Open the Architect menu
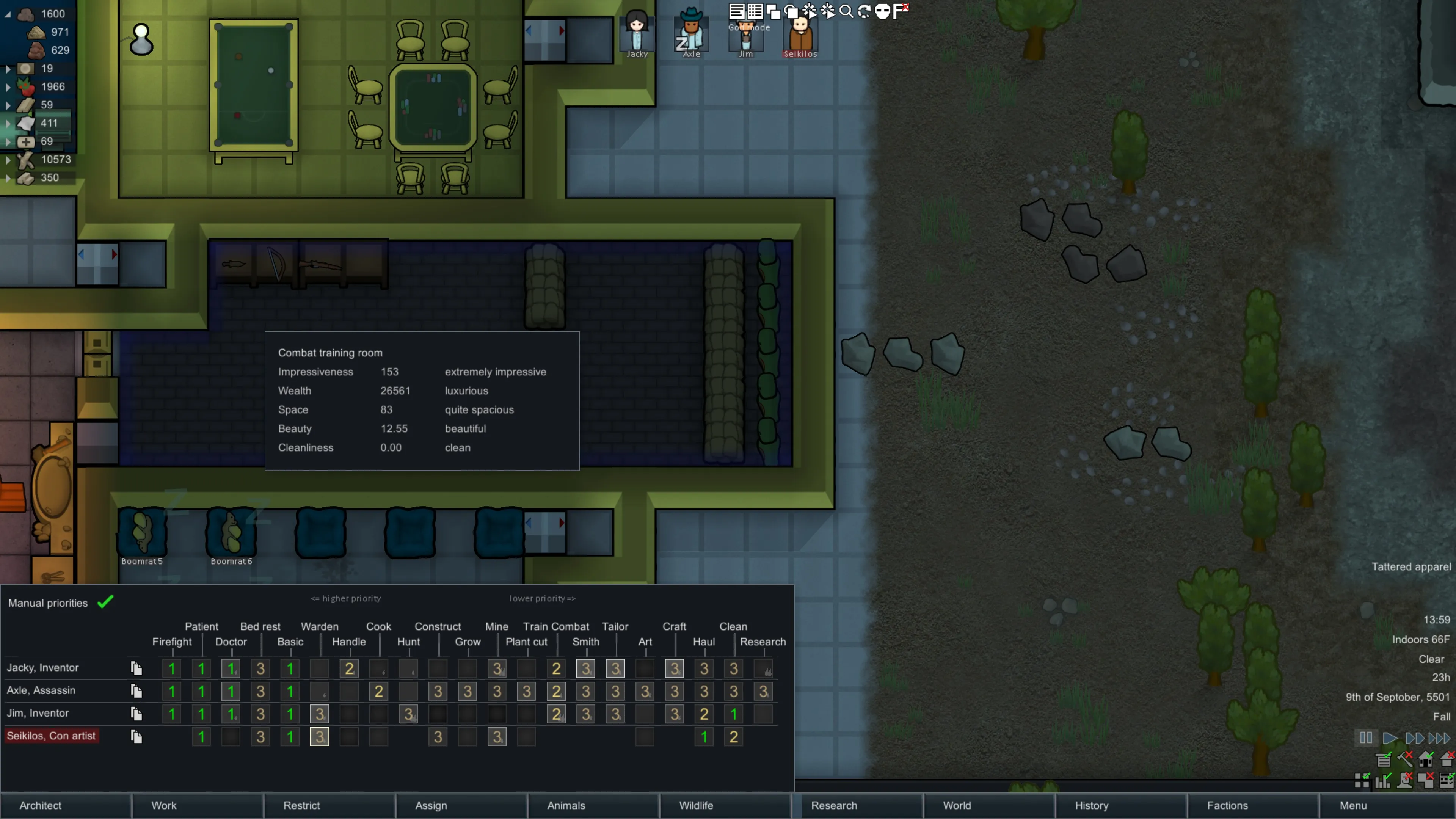The height and width of the screenshot is (819, 1456). (65, 805)
